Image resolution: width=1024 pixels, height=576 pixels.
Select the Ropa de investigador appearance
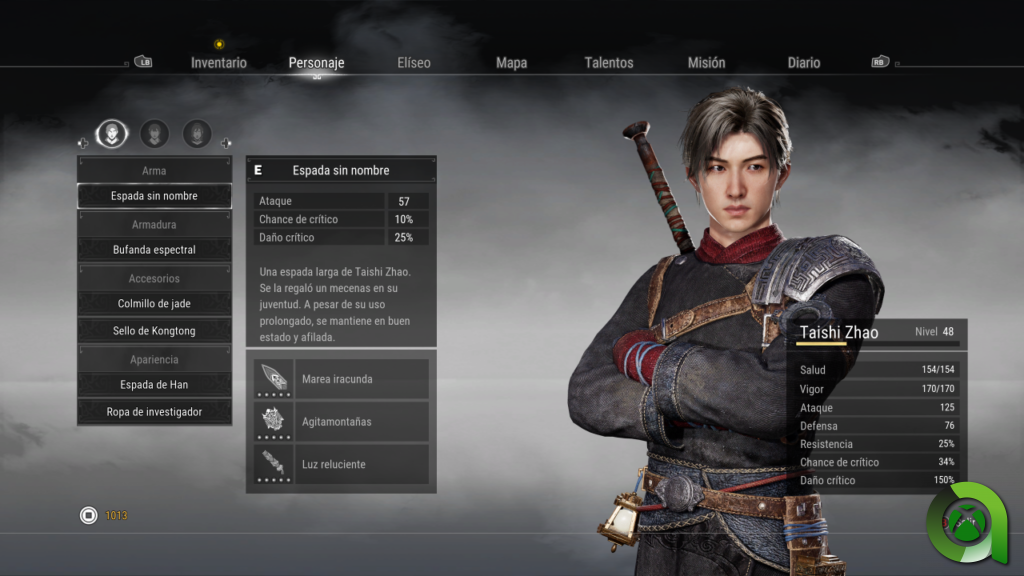(x=154, y=412)
